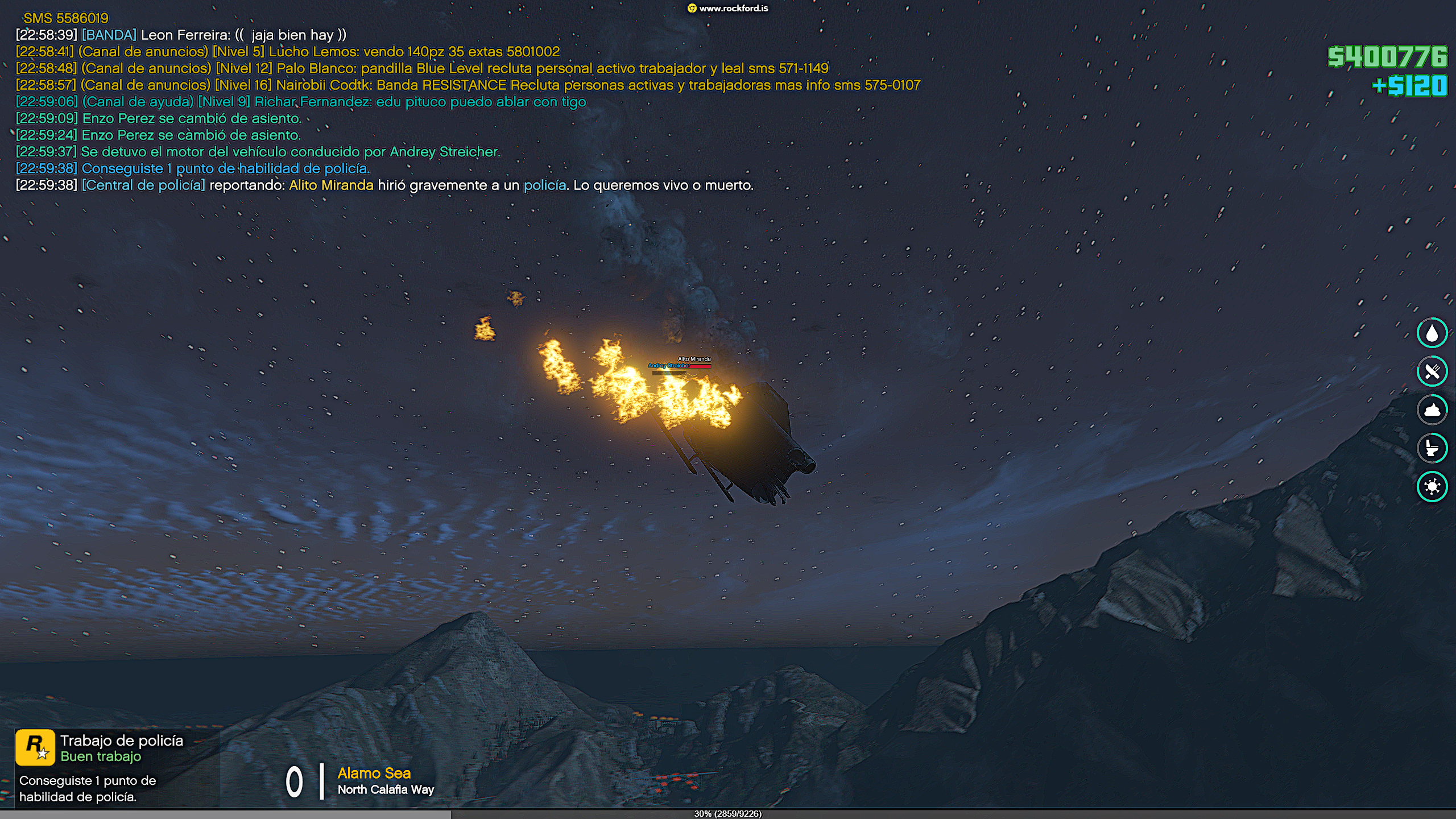Select the Central de policía chat message

pyautogui.click(x=384, y=185)
